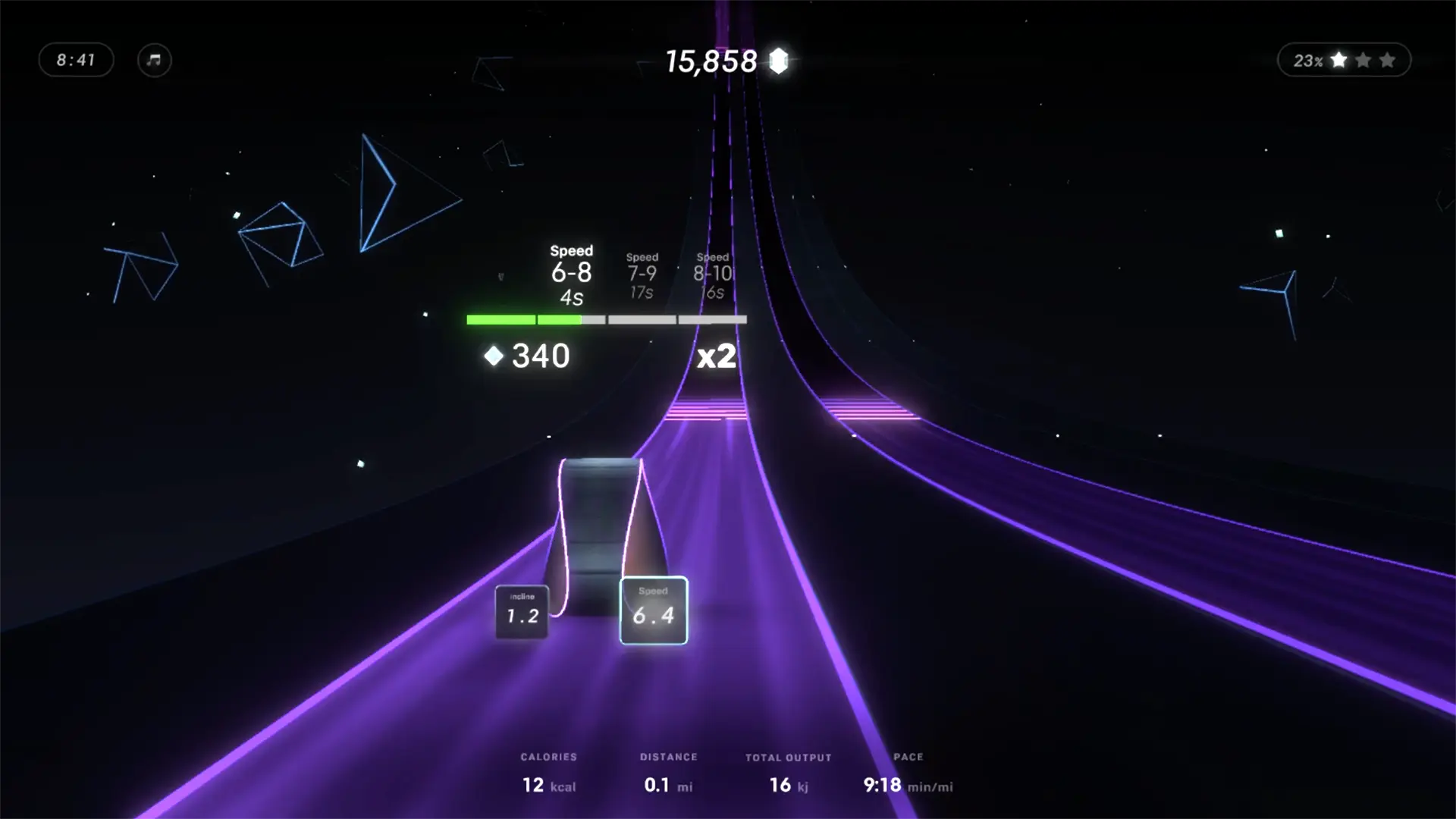The image size is (1456, 819).
Task: Open the music note playlist button
Action: point(155,60)
